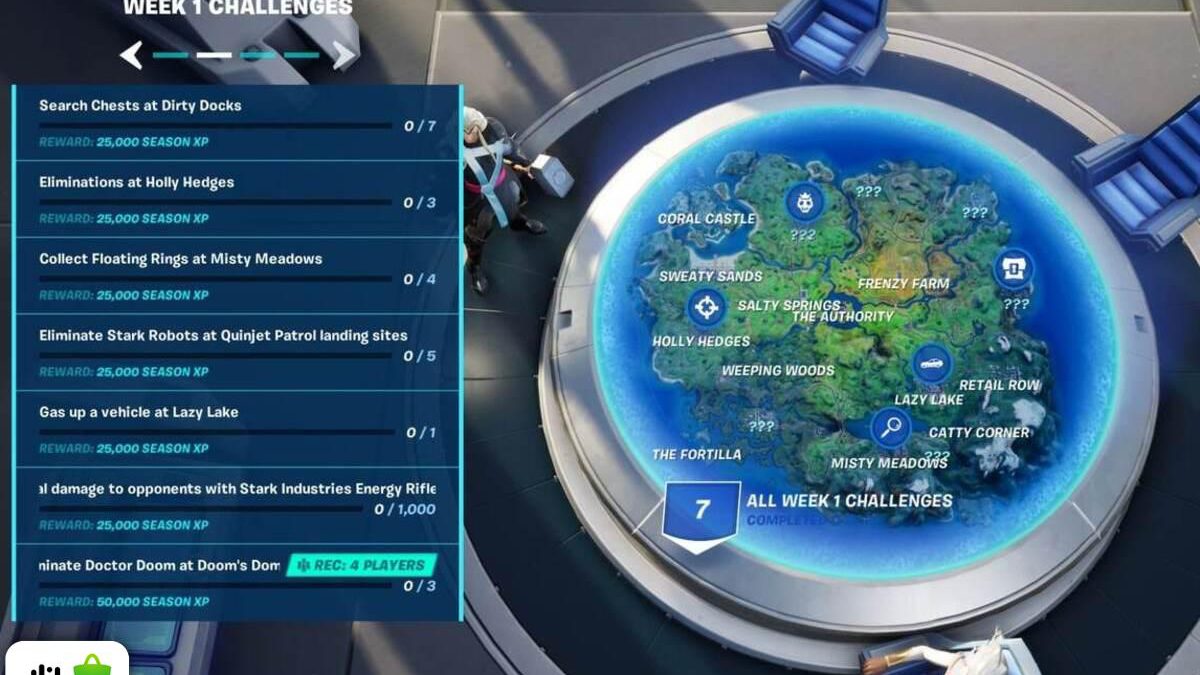Select the Stark Industries Energy Rifle challenge
This screenshot has height=675, width=1200.
(237, 505)
